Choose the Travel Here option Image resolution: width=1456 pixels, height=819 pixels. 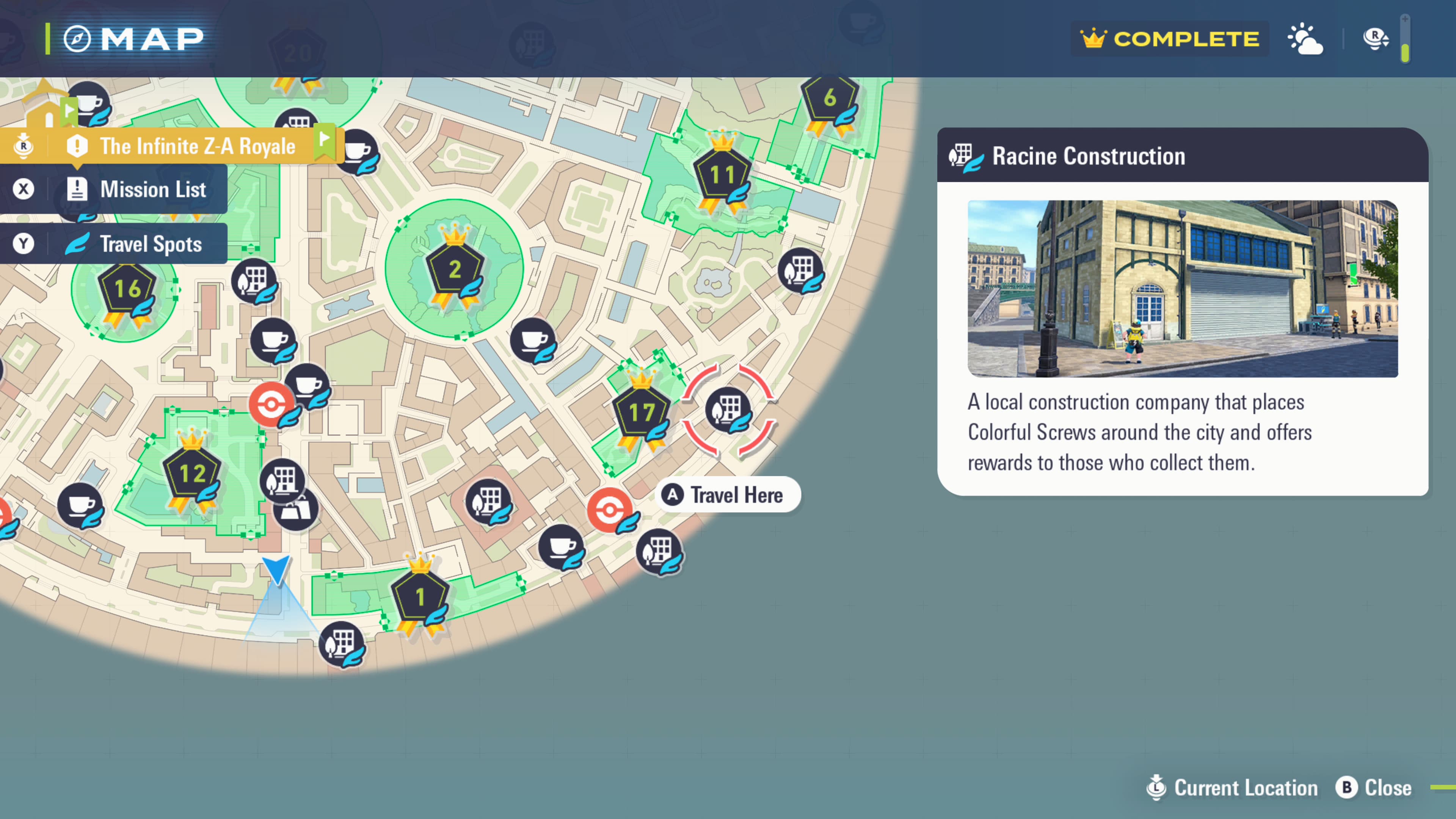coord(728,495)
